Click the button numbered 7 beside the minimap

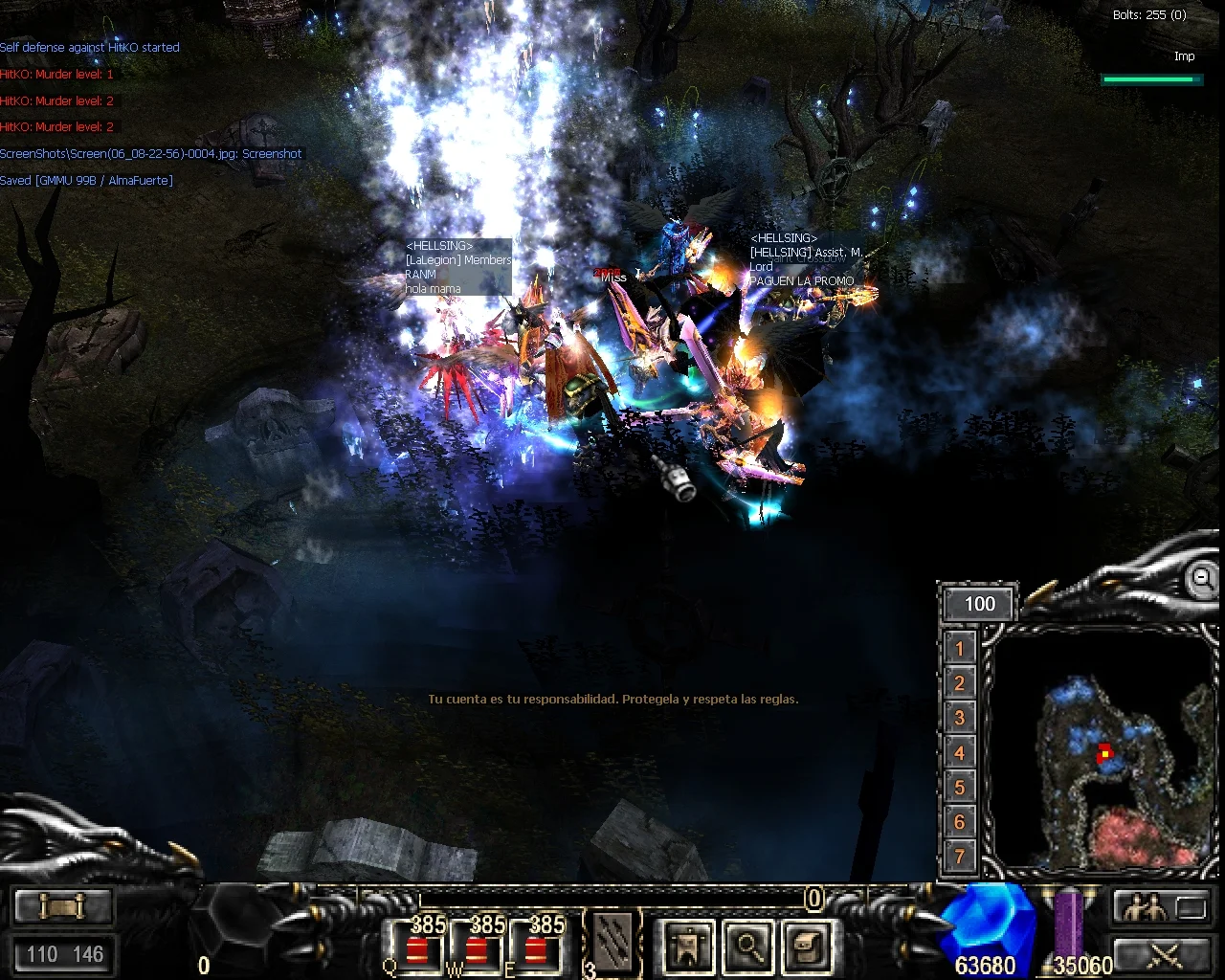click(x=960, y=856)
